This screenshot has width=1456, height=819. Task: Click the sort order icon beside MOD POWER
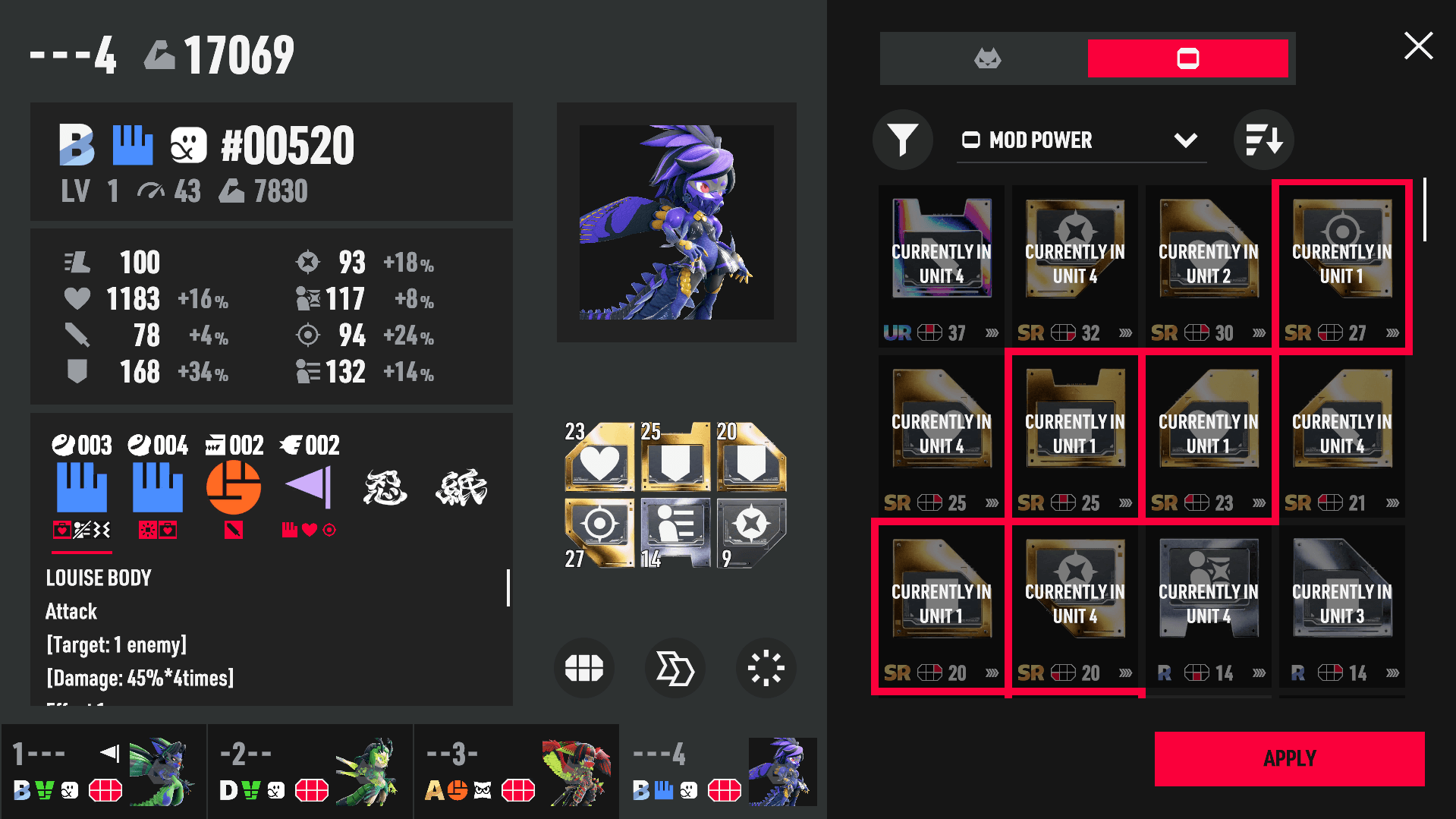1263,140
